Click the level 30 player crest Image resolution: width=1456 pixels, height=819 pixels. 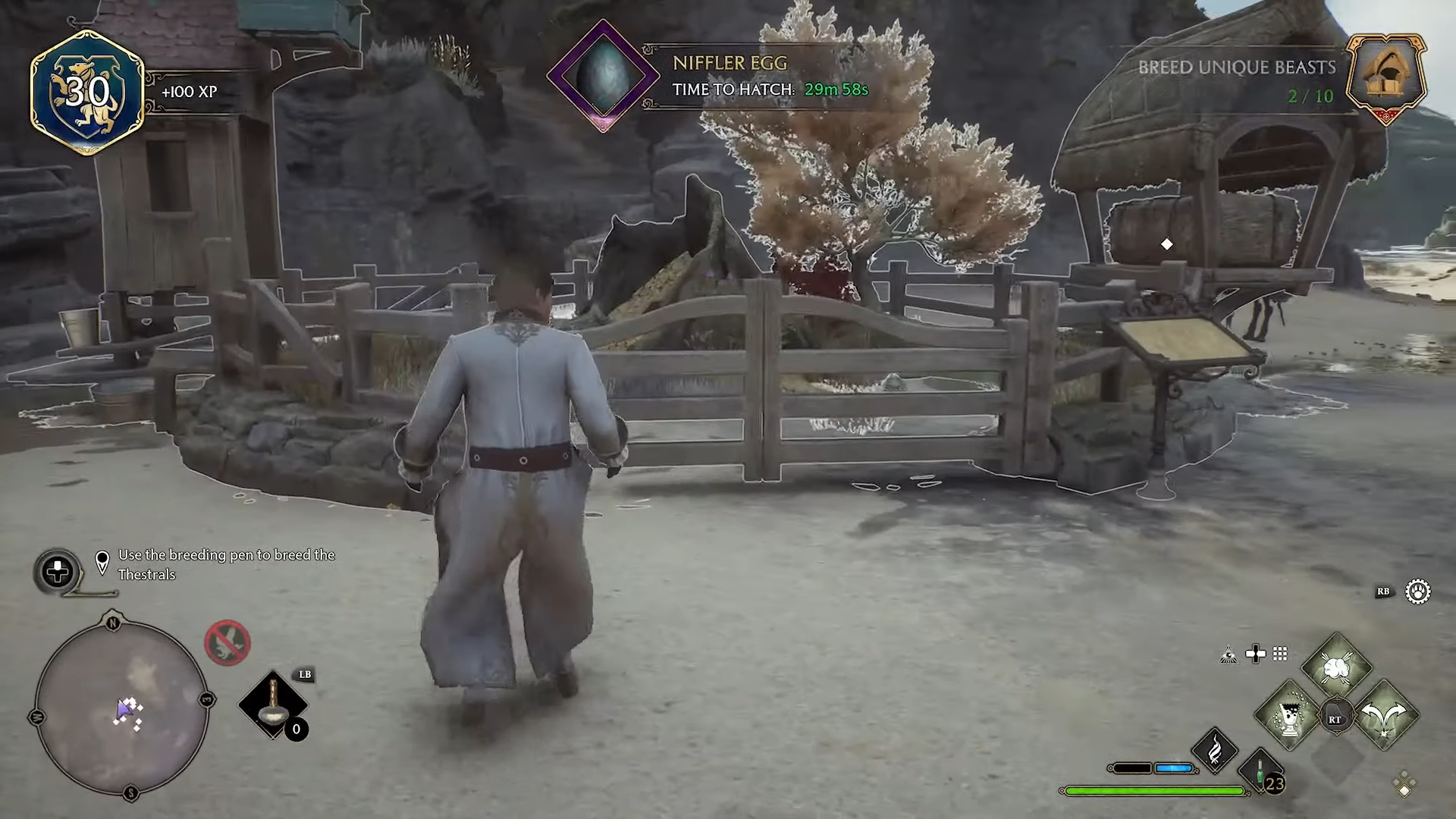pos(87,93)
